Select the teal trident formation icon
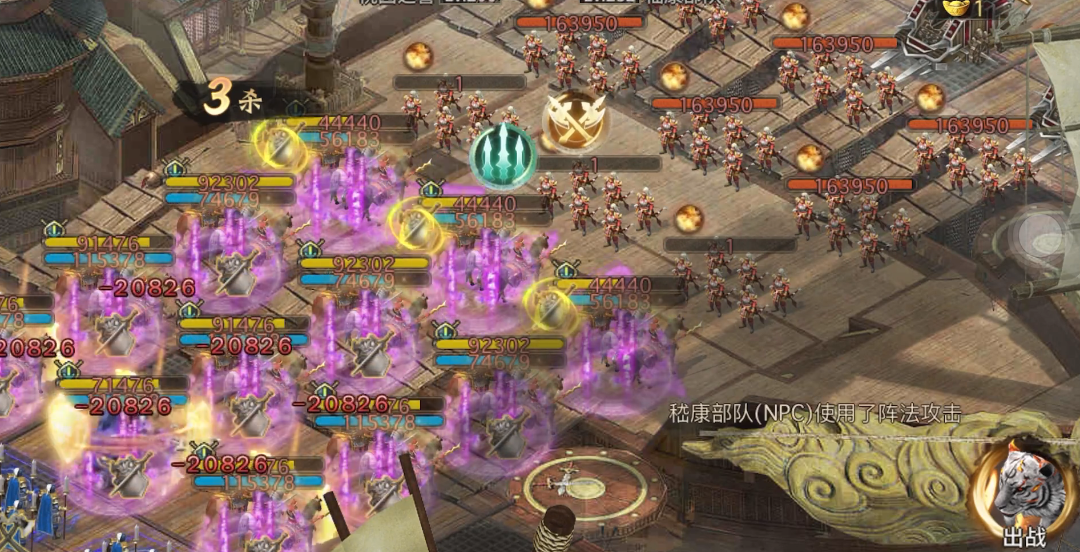1080x552 pixels. point(503,155)
